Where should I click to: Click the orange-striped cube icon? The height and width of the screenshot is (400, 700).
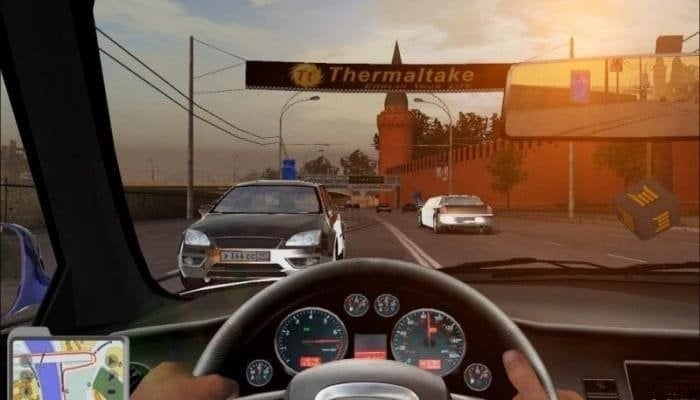pyautogui.click(x=646, y=207)
